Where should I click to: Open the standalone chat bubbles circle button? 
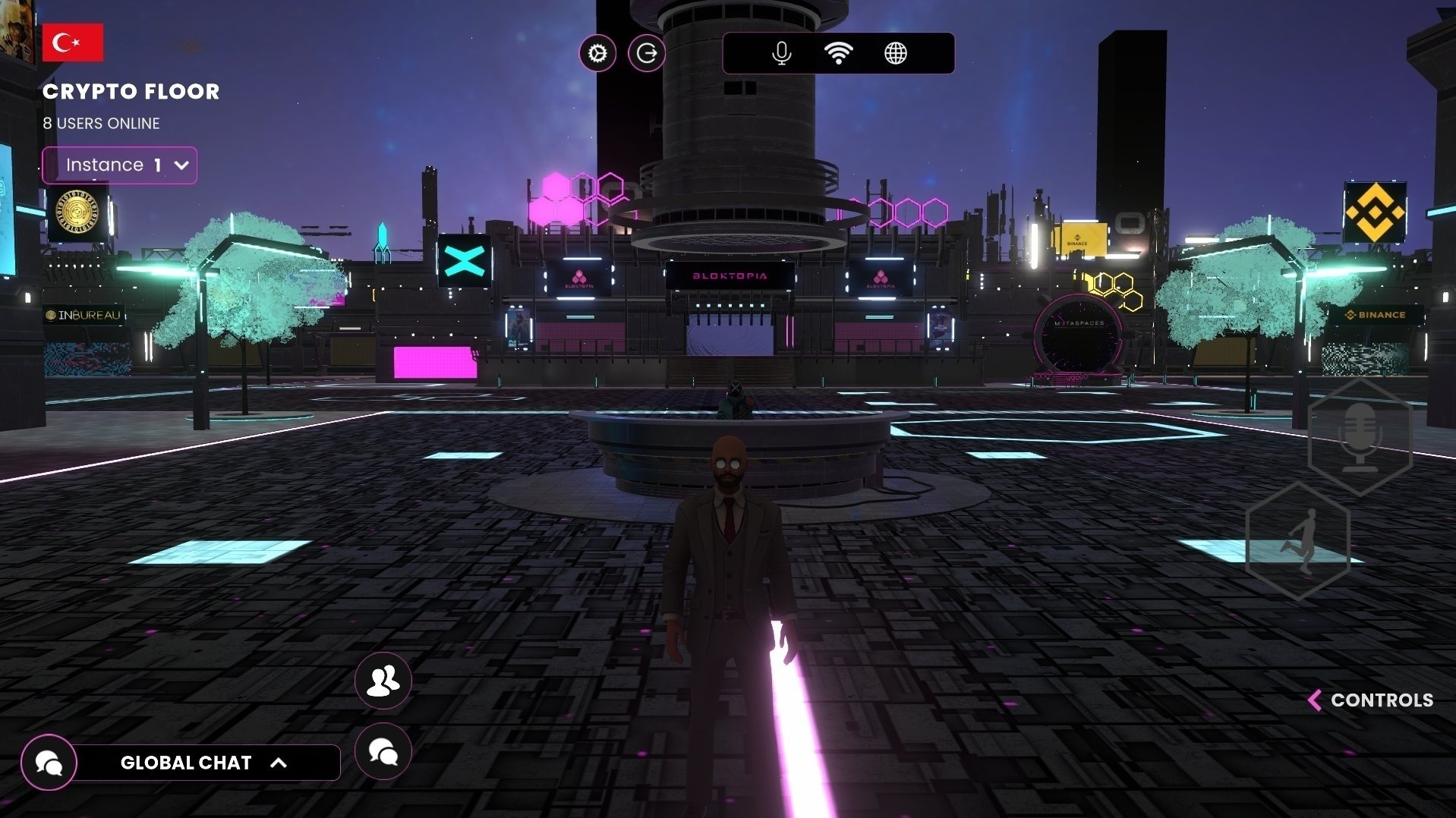383,752
